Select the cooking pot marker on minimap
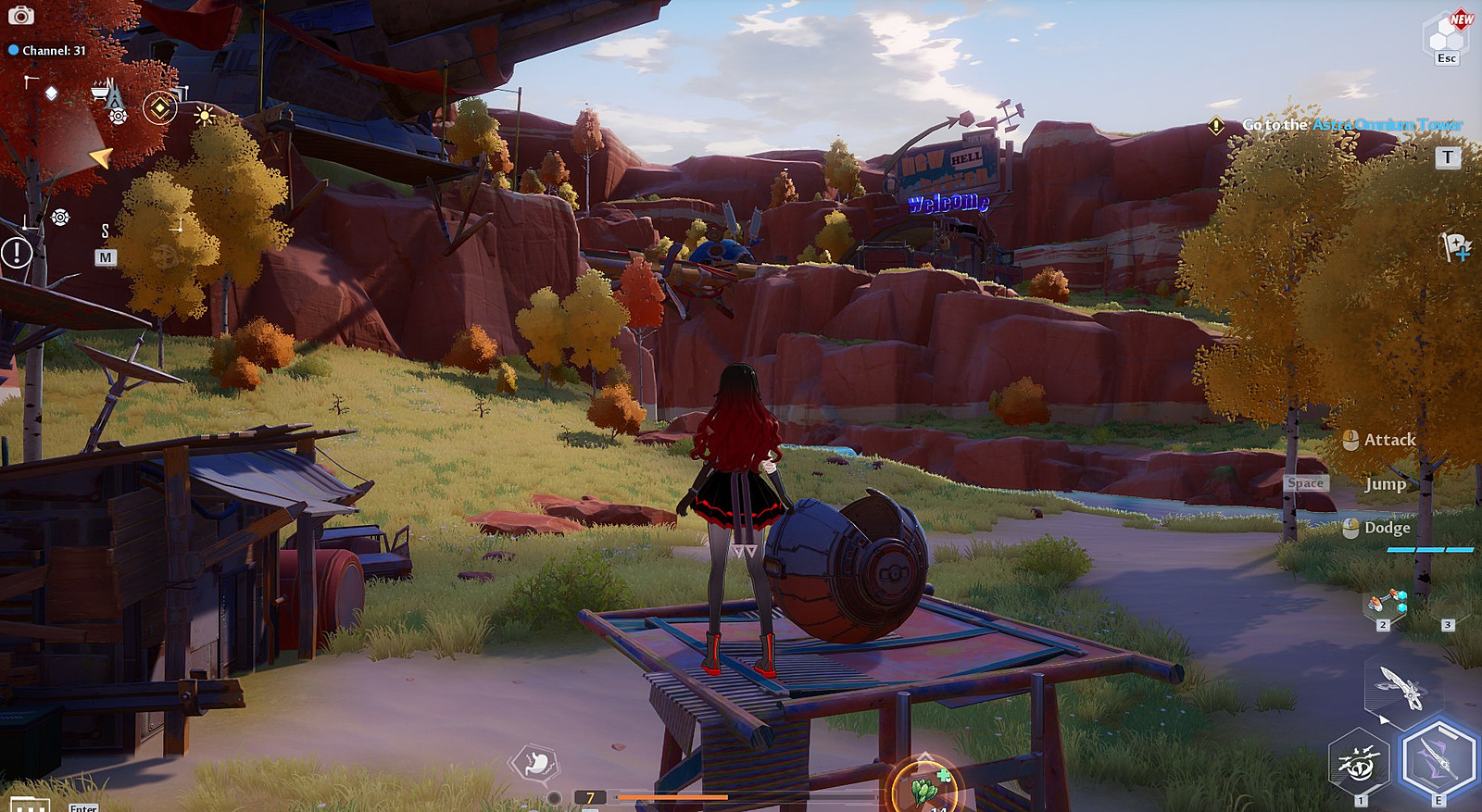The image size is (1482, 812). click(100, 91)
